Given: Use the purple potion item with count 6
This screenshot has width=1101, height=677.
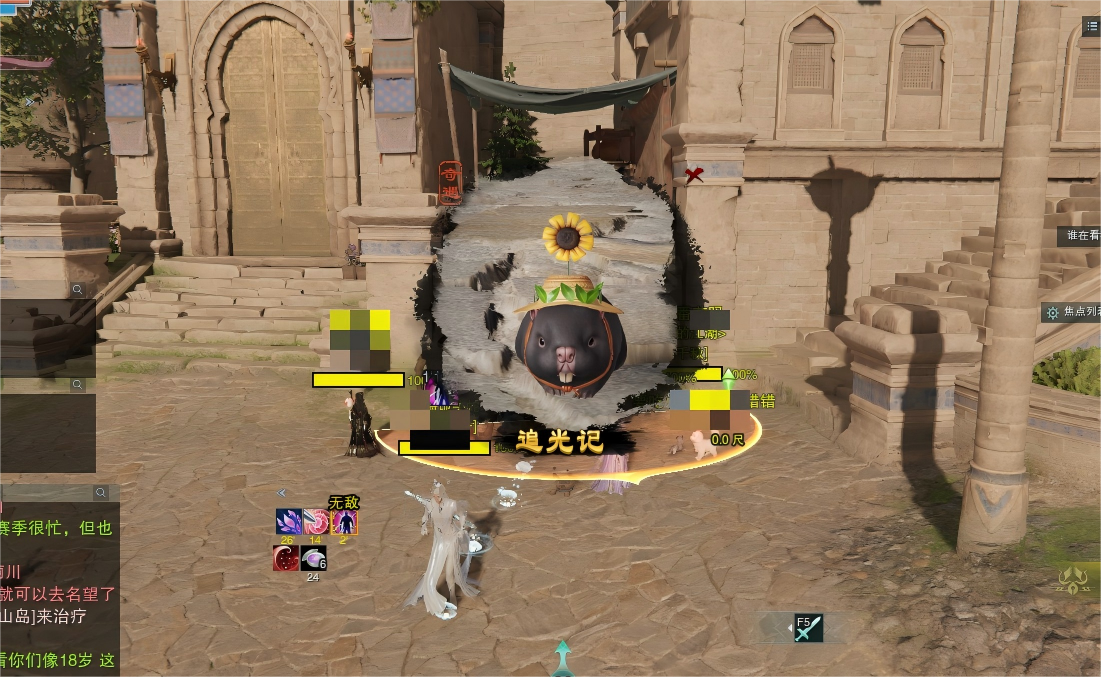Looking at the screenshot, I should point(314,558).
